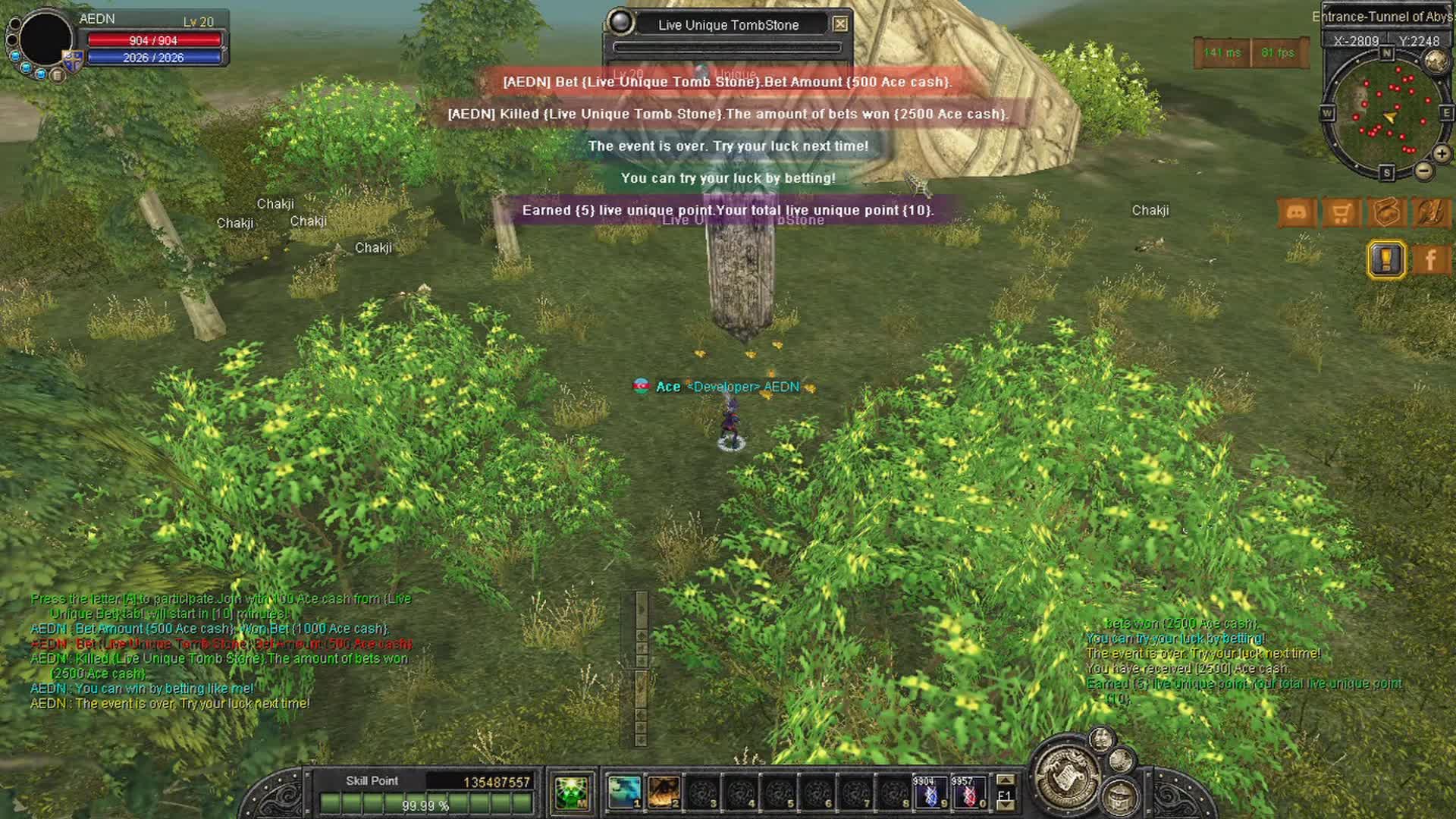Viewport: 1456px width, 819px height.
Task: Click the guild shield emblem by portrait
Action: 73,61
